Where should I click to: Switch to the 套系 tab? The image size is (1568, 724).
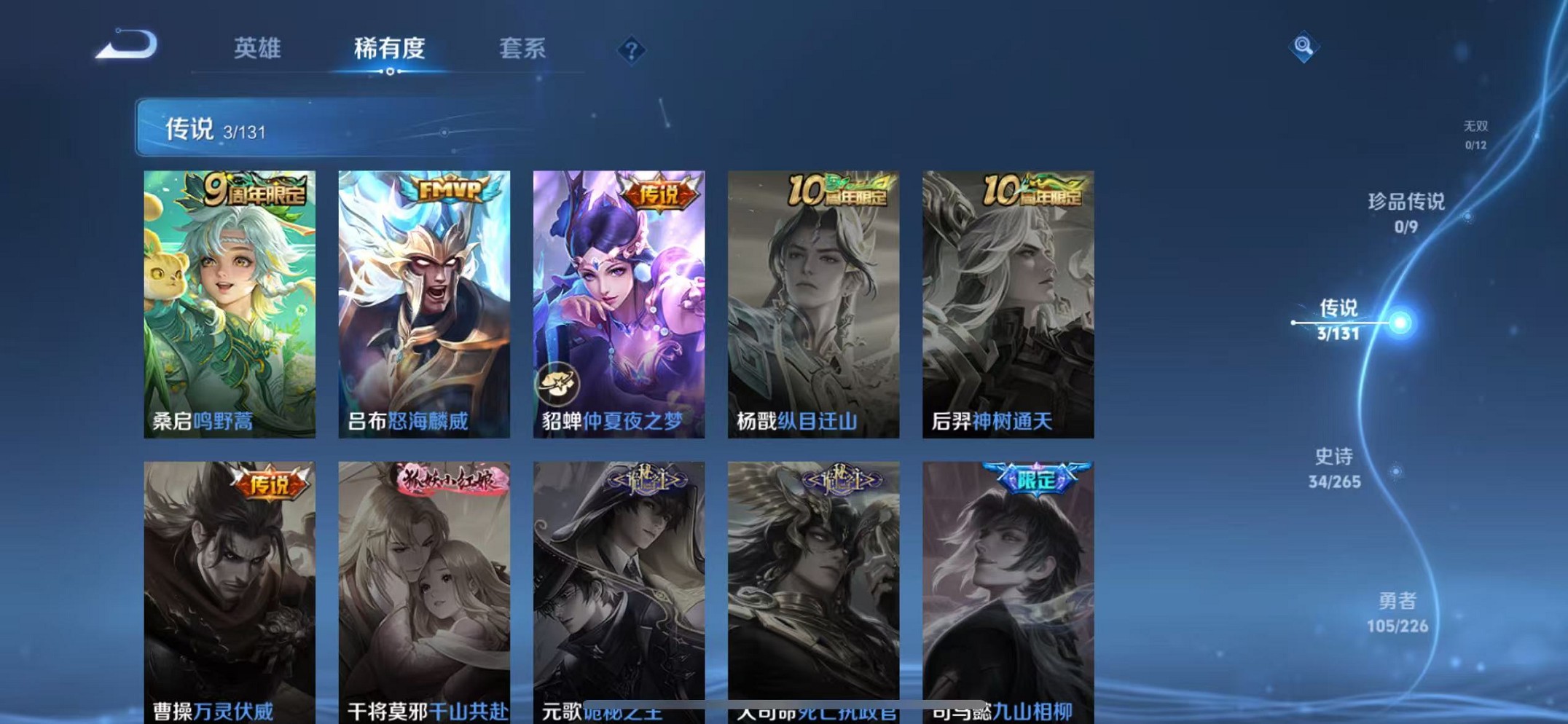pyautogui.click(x=522, y=48)
